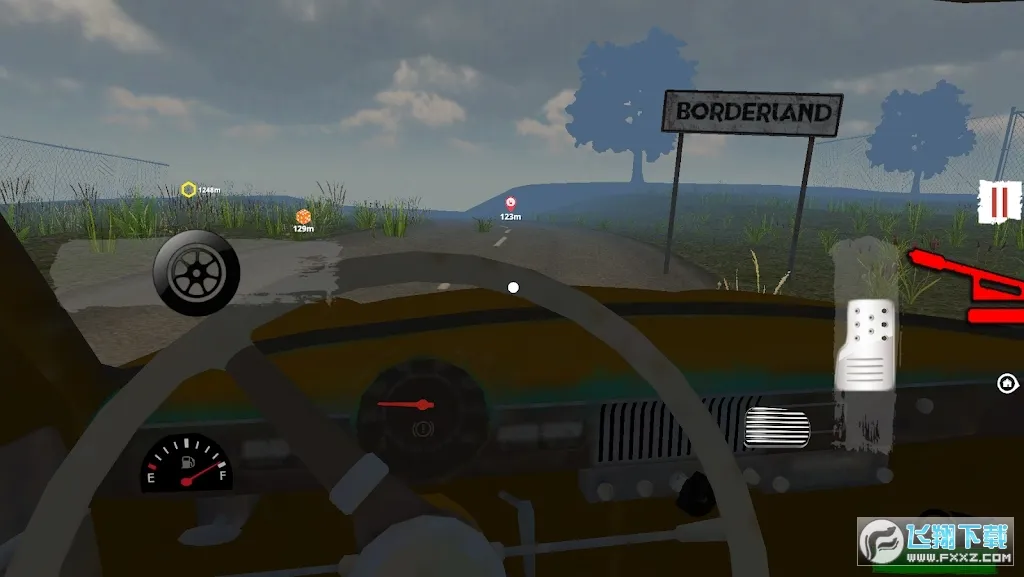1024x577 pixels.
Task: Select the red pin marker at 123m
Action: pyautogui.click(x=510, y=204)
